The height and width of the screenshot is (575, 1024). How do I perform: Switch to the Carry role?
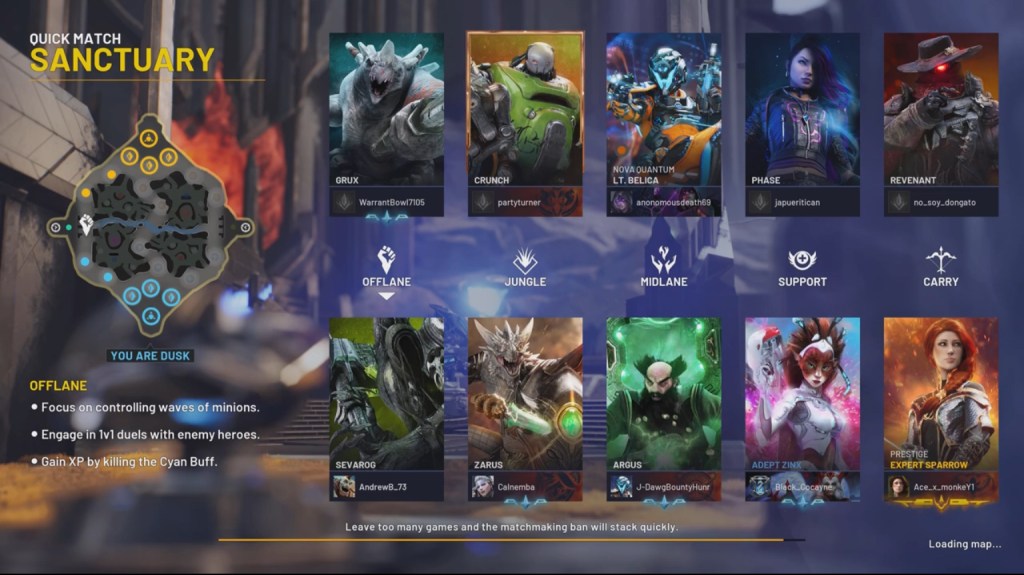(x=940, y=262)
